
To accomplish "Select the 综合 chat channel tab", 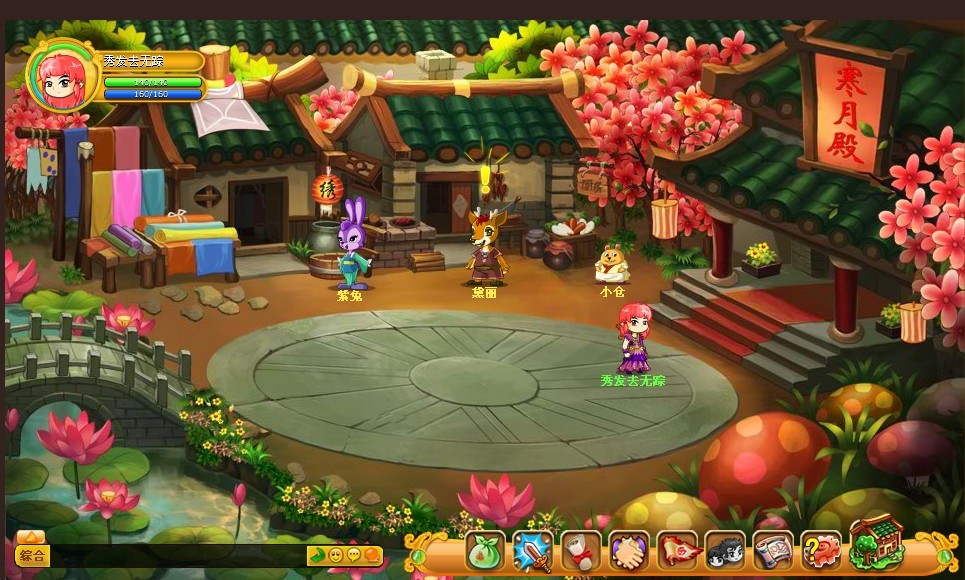I will (x=32, y=555).
